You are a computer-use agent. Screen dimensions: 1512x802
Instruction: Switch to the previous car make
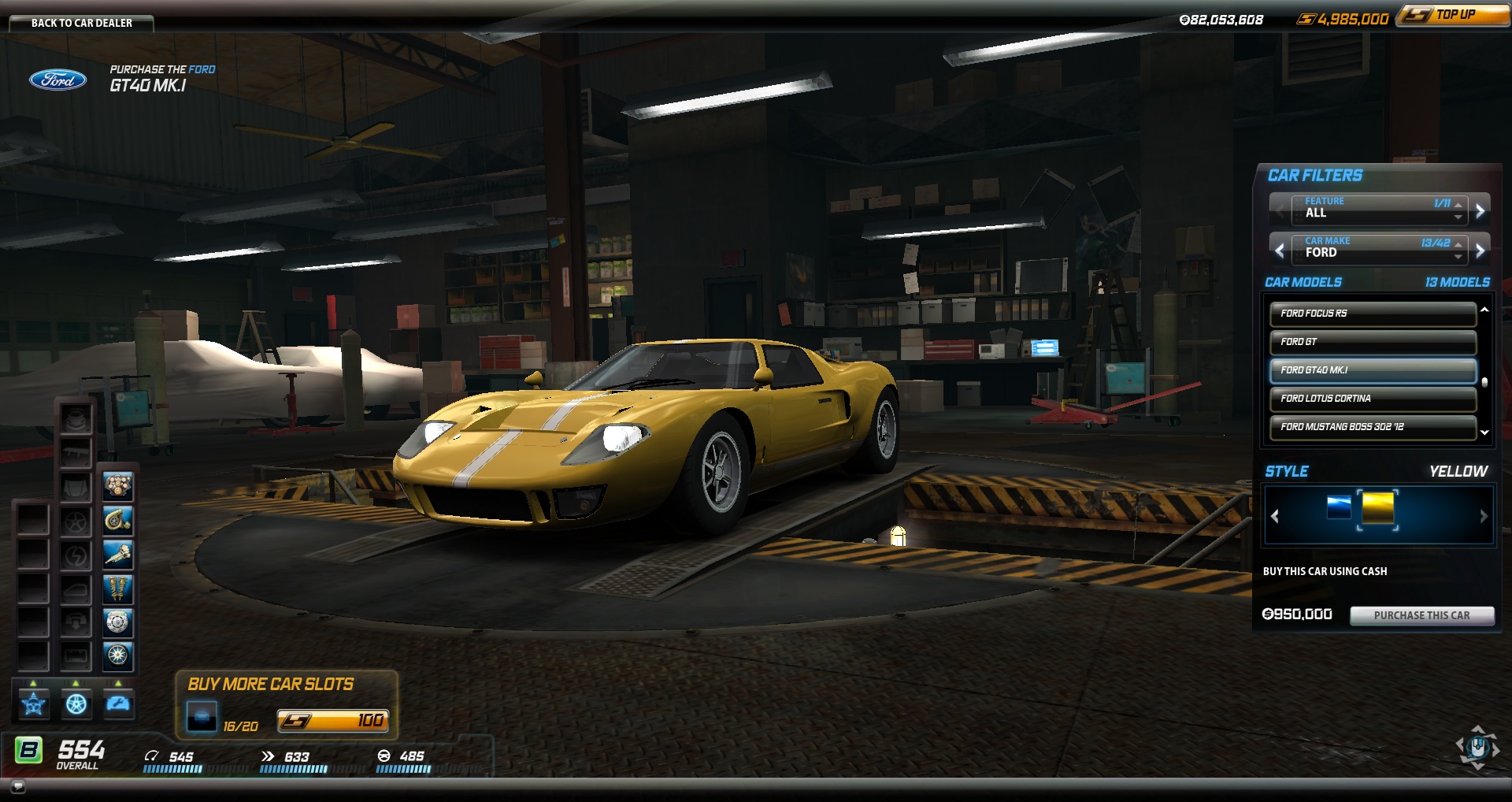[x=1280, y=251]
